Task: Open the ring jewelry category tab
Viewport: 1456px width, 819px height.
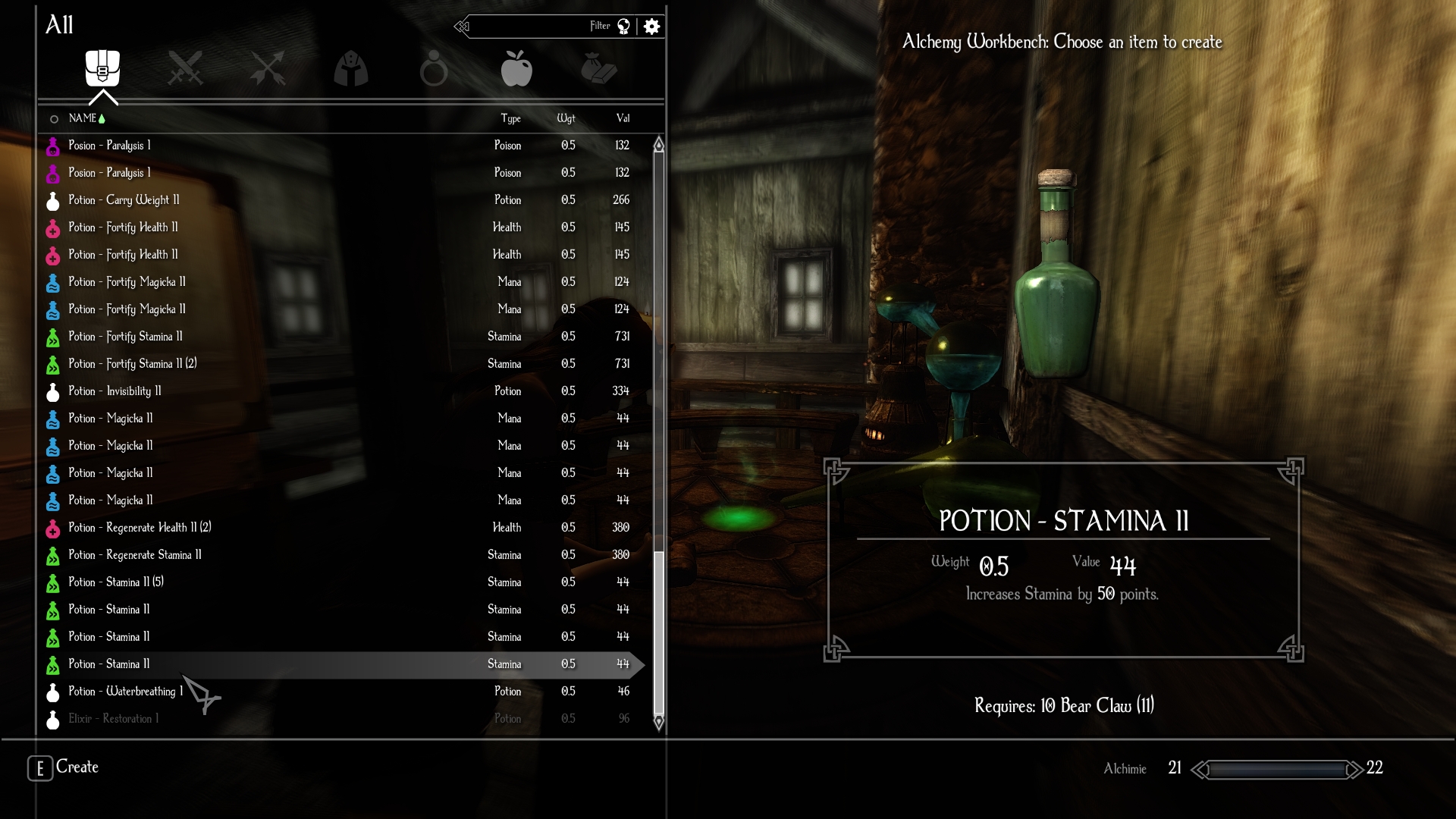Action: [434, 69]
